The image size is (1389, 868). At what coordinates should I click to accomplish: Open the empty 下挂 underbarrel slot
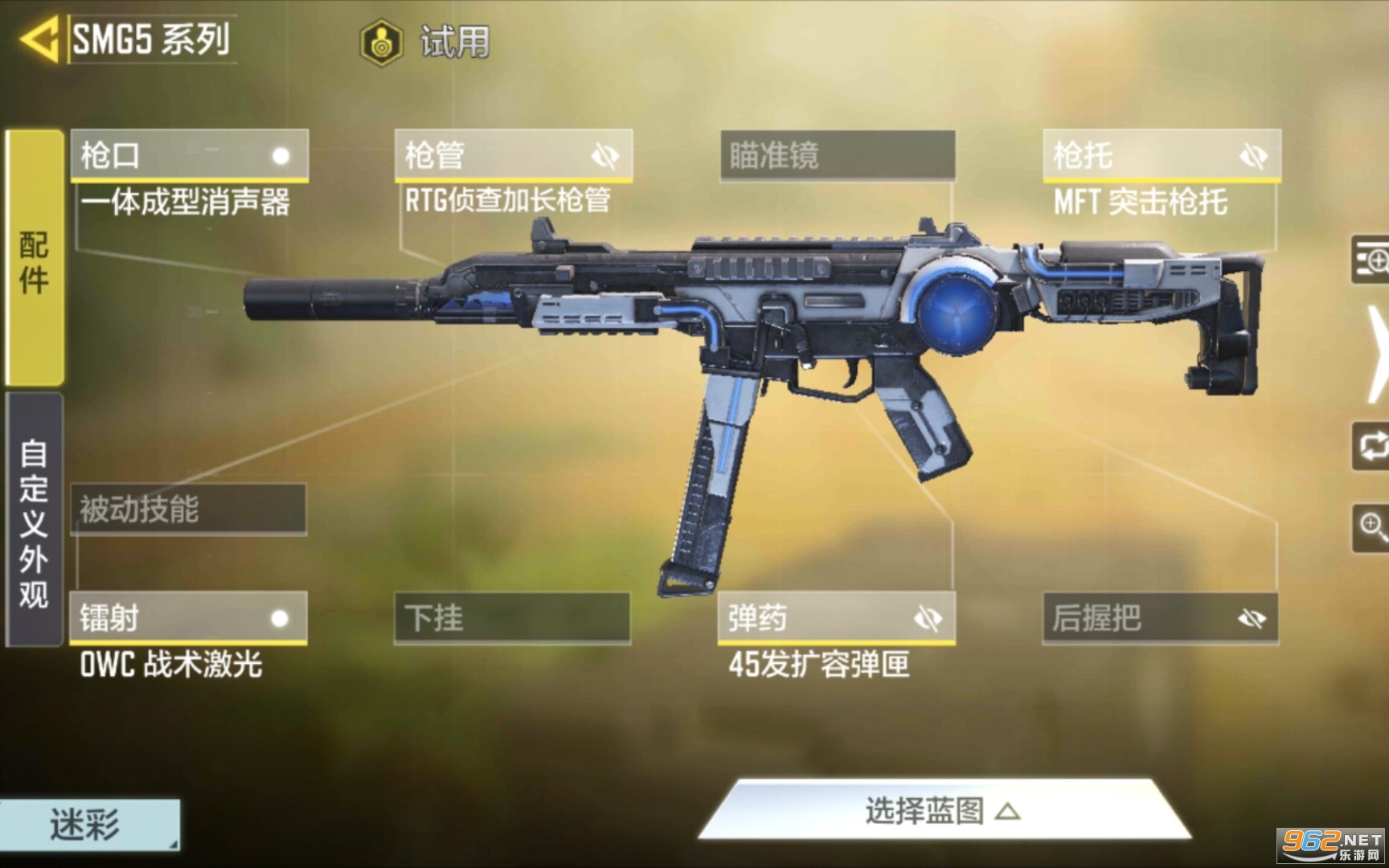point(512,618)
